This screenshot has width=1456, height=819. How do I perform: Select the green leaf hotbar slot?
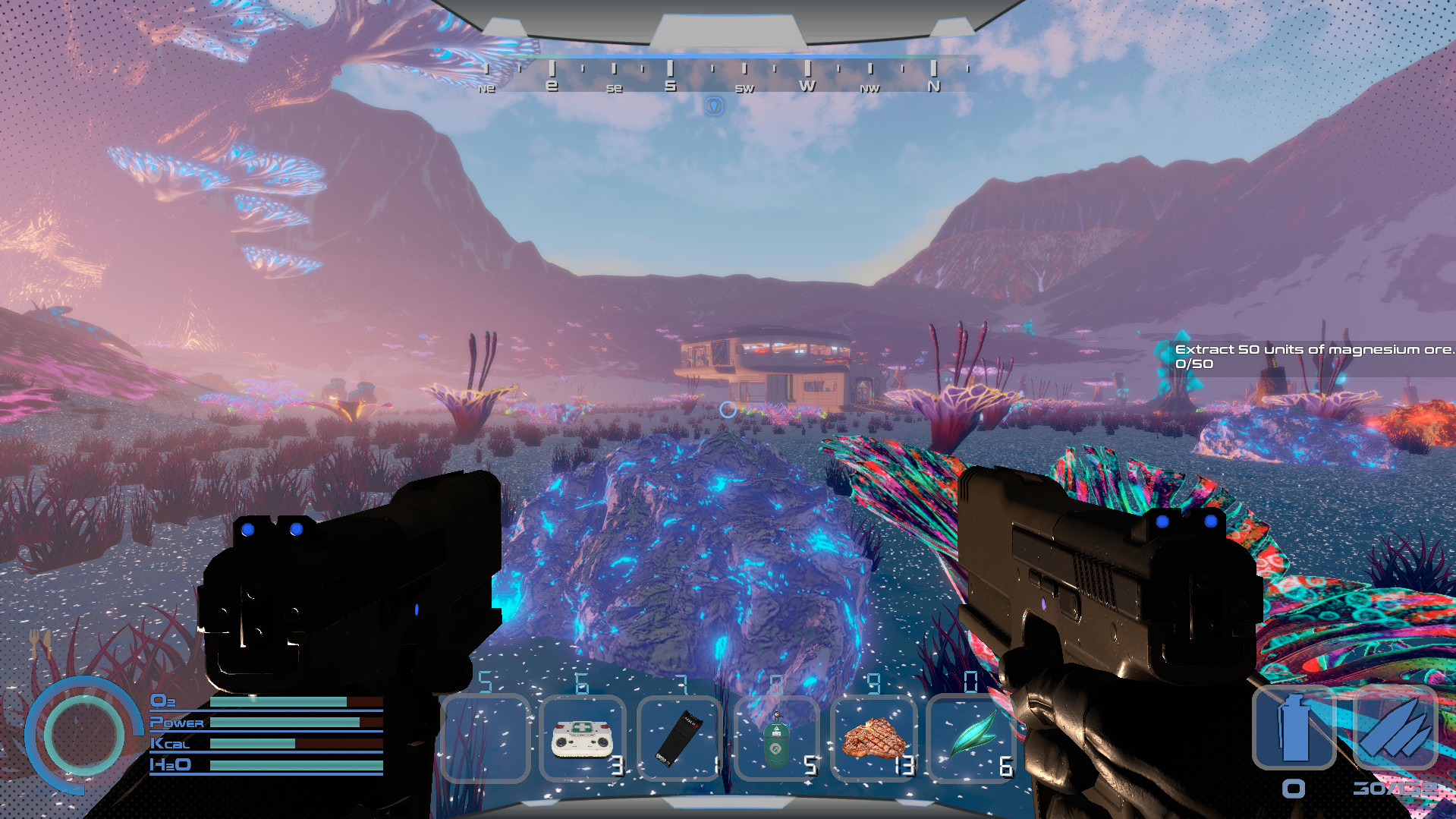pyautogui.click(x=971, y=739)
